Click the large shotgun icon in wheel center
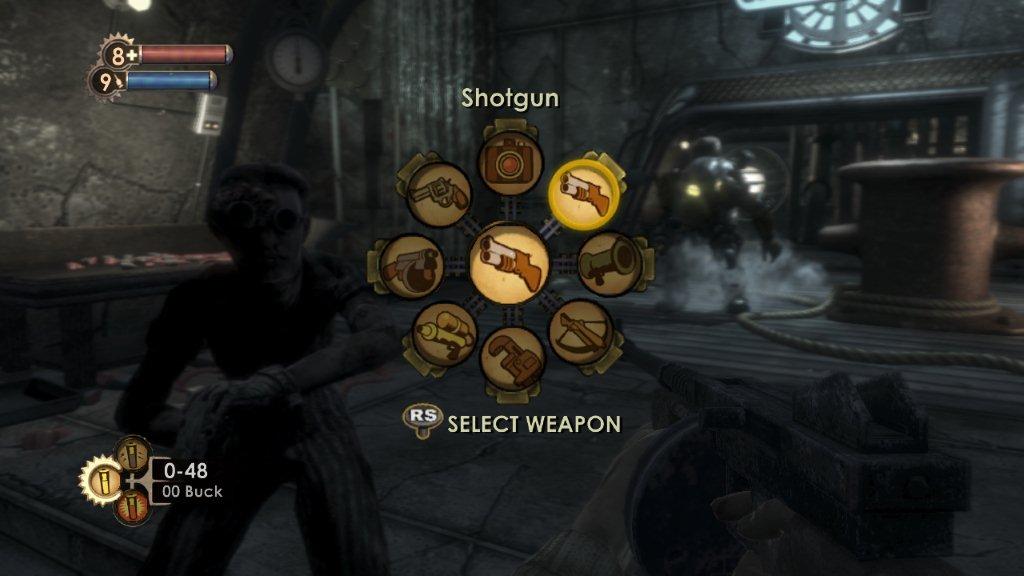The image size is (1024, 576). click(510, 263)
